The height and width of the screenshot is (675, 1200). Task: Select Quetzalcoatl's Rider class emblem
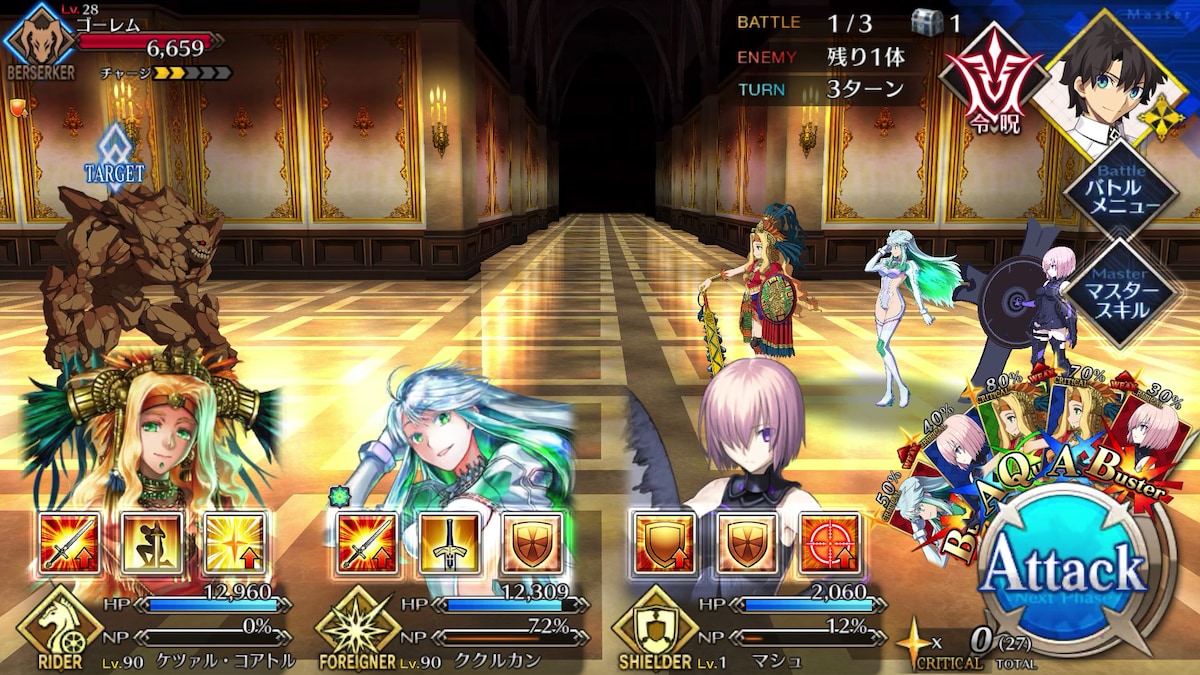(60, 628)
